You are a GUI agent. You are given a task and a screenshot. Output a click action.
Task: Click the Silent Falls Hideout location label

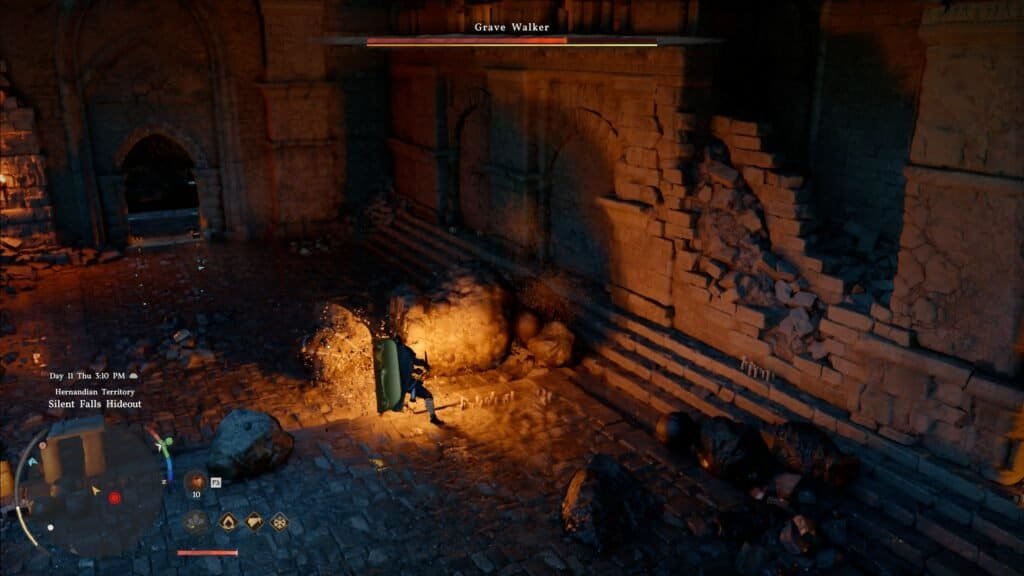[x=95, y=404]
